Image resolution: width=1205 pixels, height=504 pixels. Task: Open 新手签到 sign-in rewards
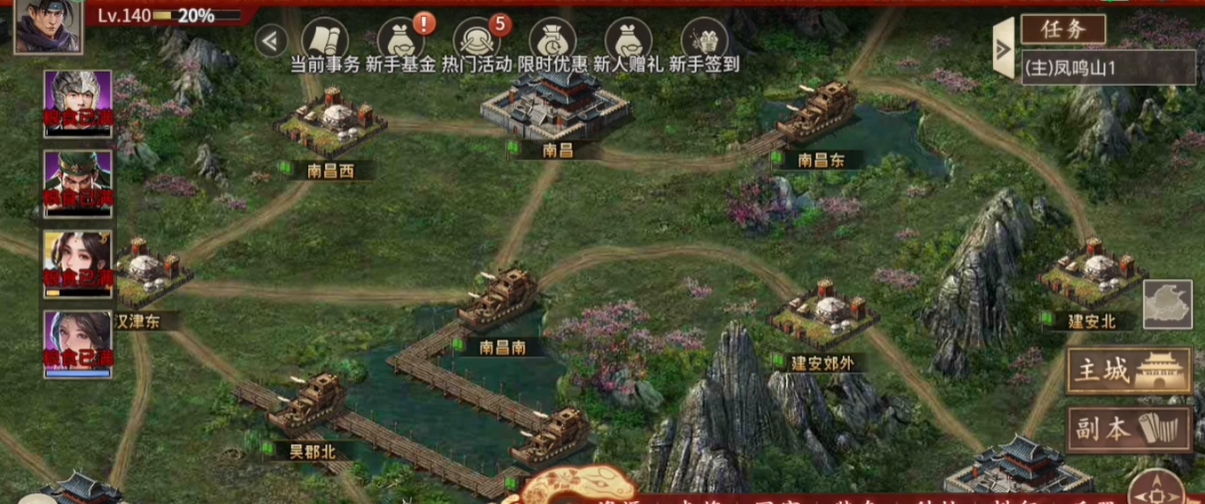(704, 41)
